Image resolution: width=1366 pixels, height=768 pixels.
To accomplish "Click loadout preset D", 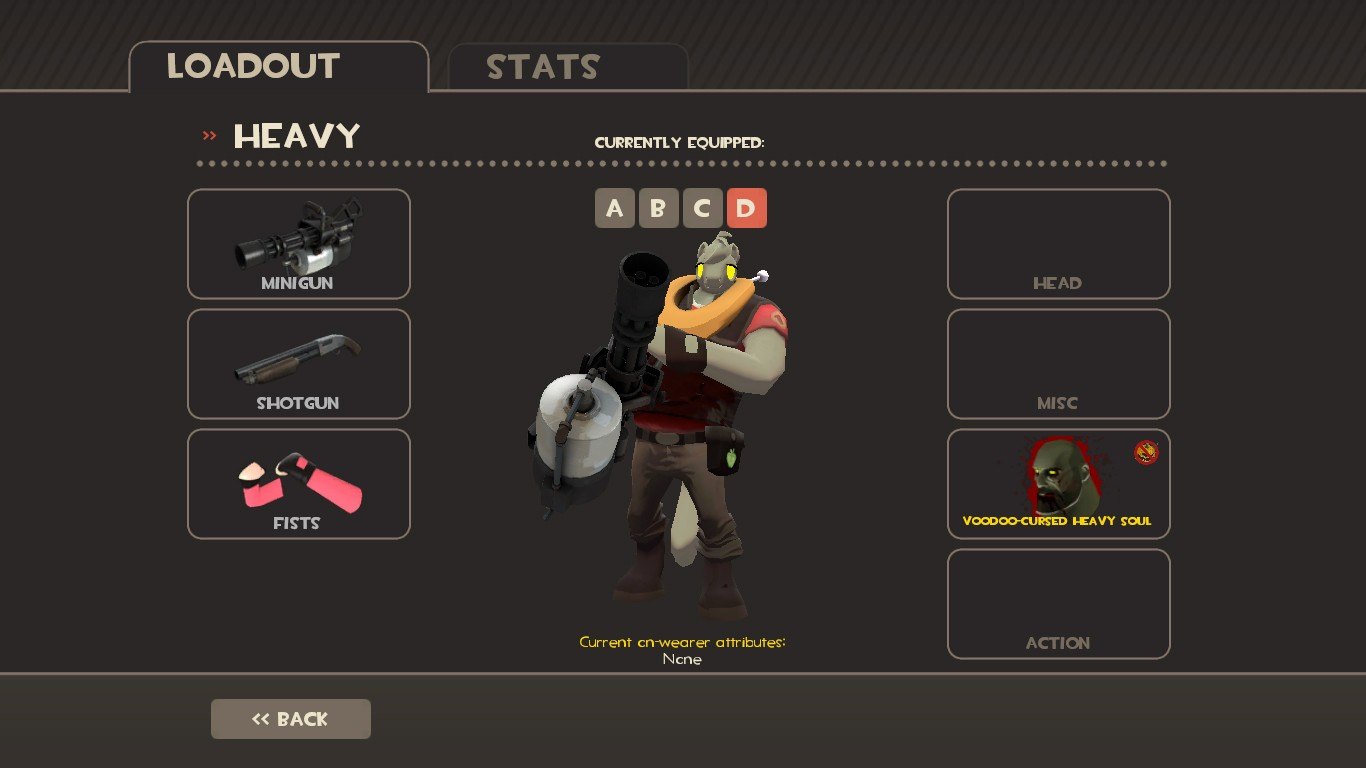I will pos(746,208).
